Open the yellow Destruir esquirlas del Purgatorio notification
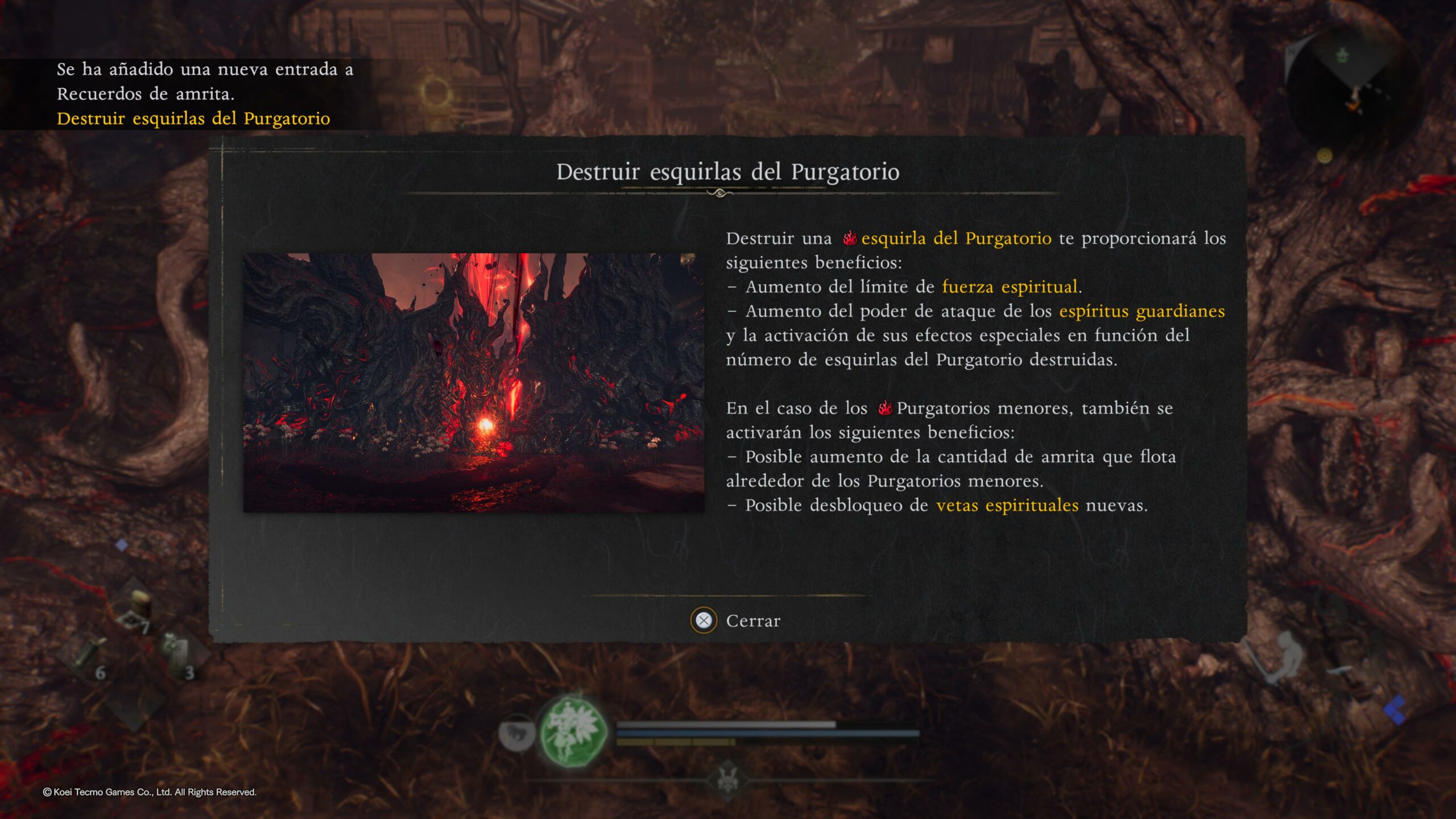This screenshot has width=1456, height=819. tap(193, 118)
